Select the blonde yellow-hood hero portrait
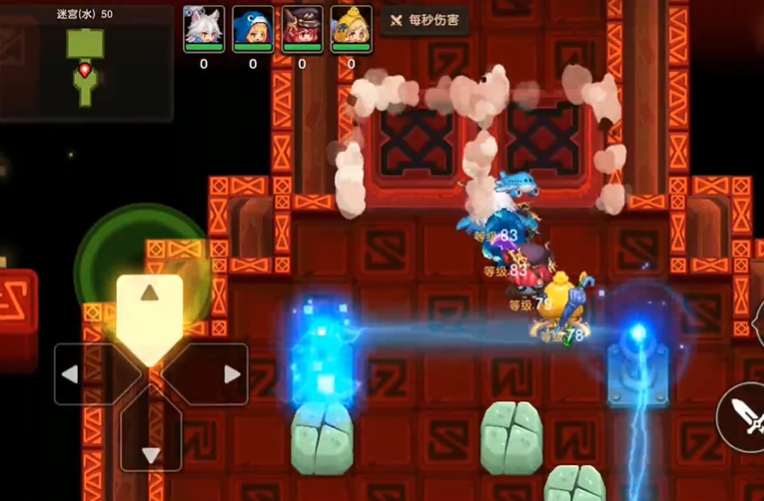The height and width of the screenshot is (501, 764). pos(350,28)
